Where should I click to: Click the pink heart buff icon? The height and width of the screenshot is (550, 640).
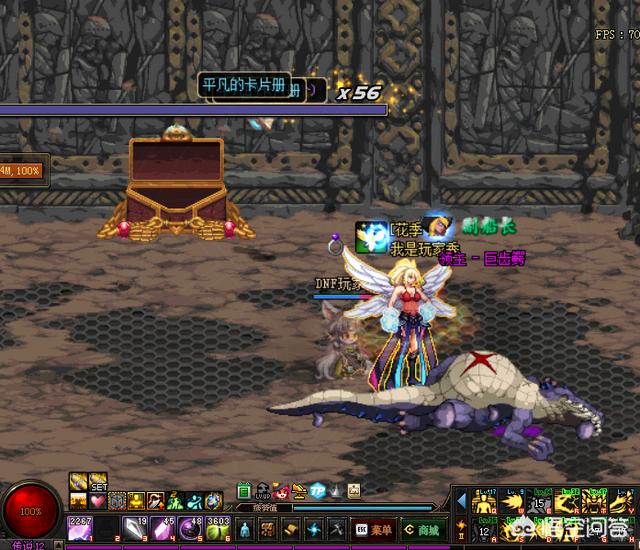coord(98,500)
